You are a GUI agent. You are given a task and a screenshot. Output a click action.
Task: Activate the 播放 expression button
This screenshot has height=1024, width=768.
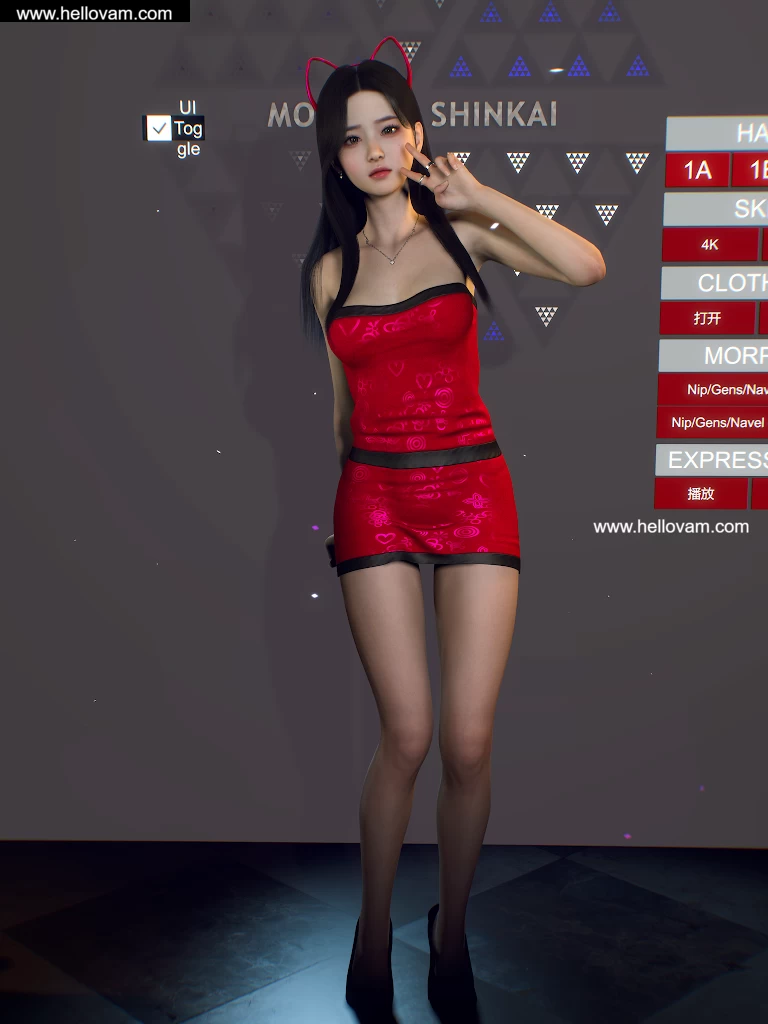pyautogui.click(x=701, y=494)
